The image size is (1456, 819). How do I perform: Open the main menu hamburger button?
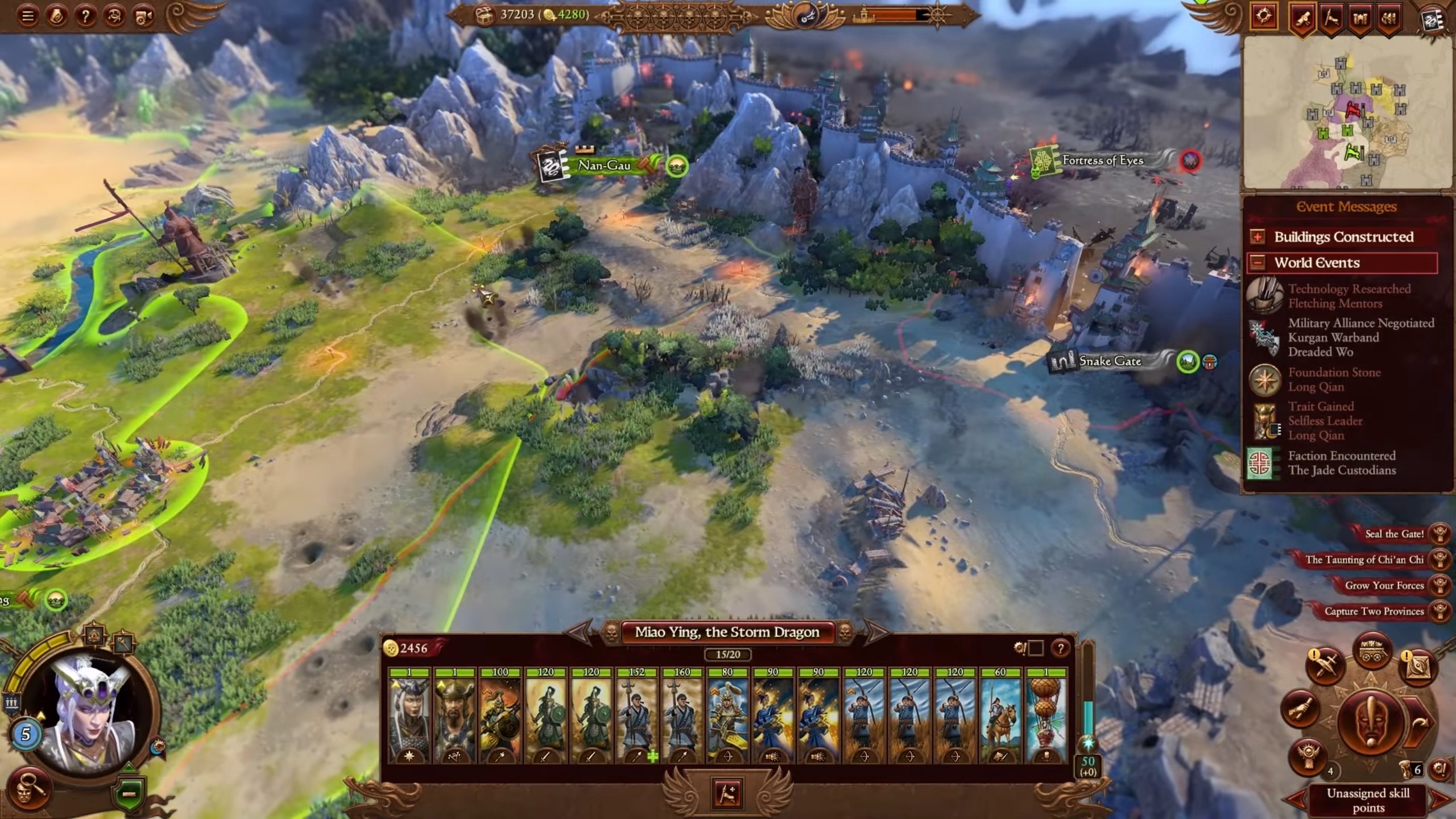point(27,16)
